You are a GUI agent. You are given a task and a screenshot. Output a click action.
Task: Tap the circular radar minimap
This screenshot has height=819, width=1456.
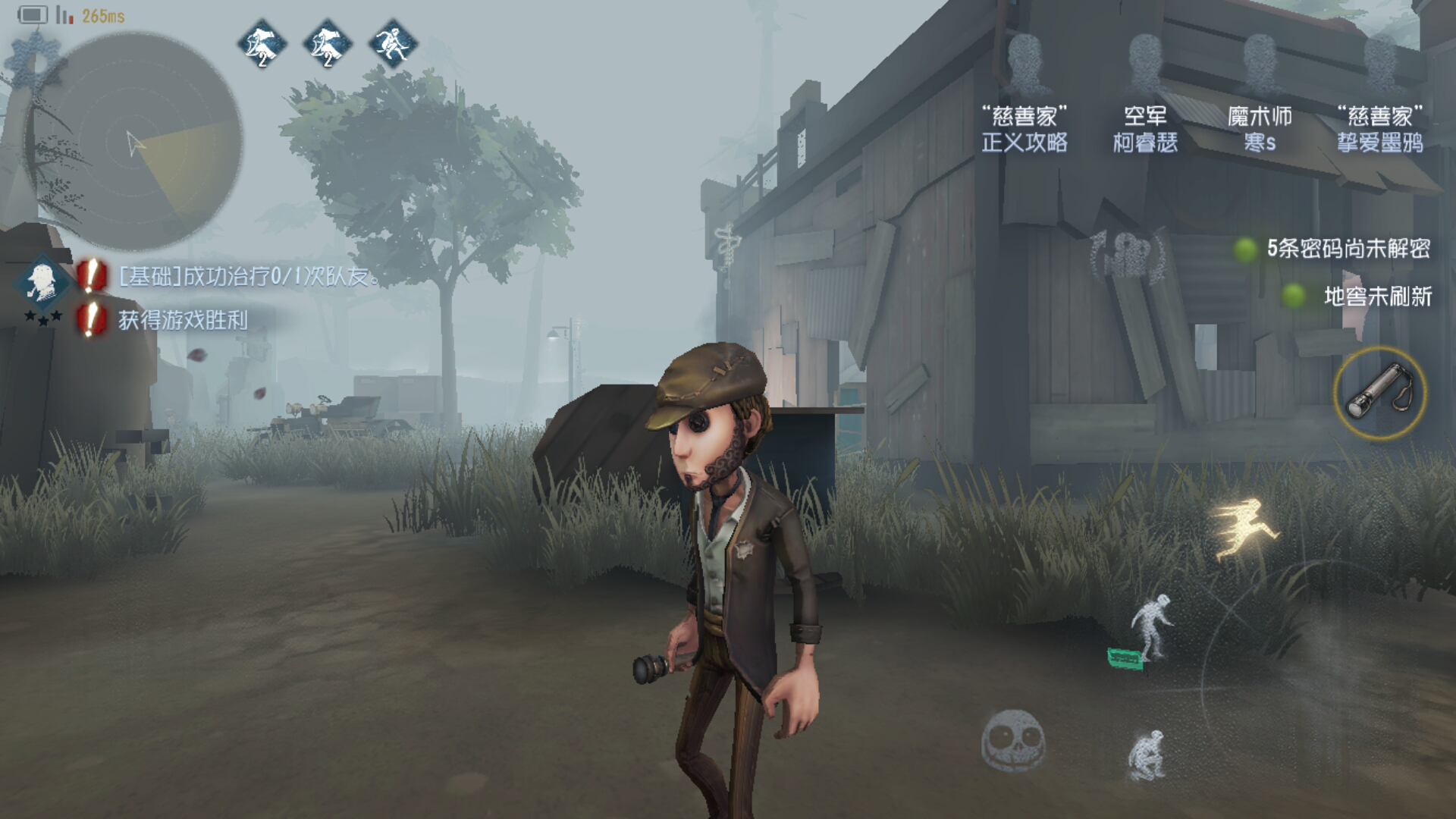coord(135,143)
